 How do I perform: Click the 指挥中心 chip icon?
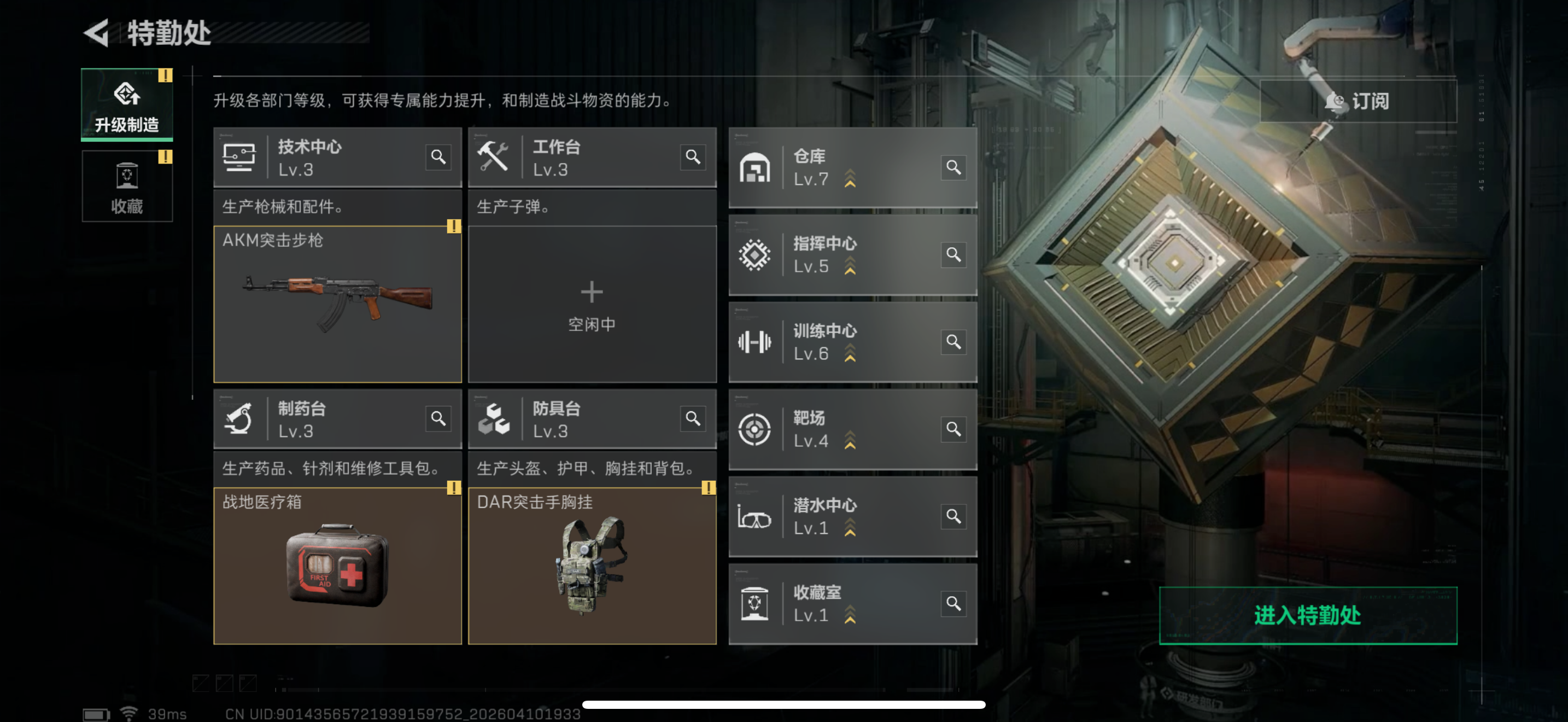755,254
